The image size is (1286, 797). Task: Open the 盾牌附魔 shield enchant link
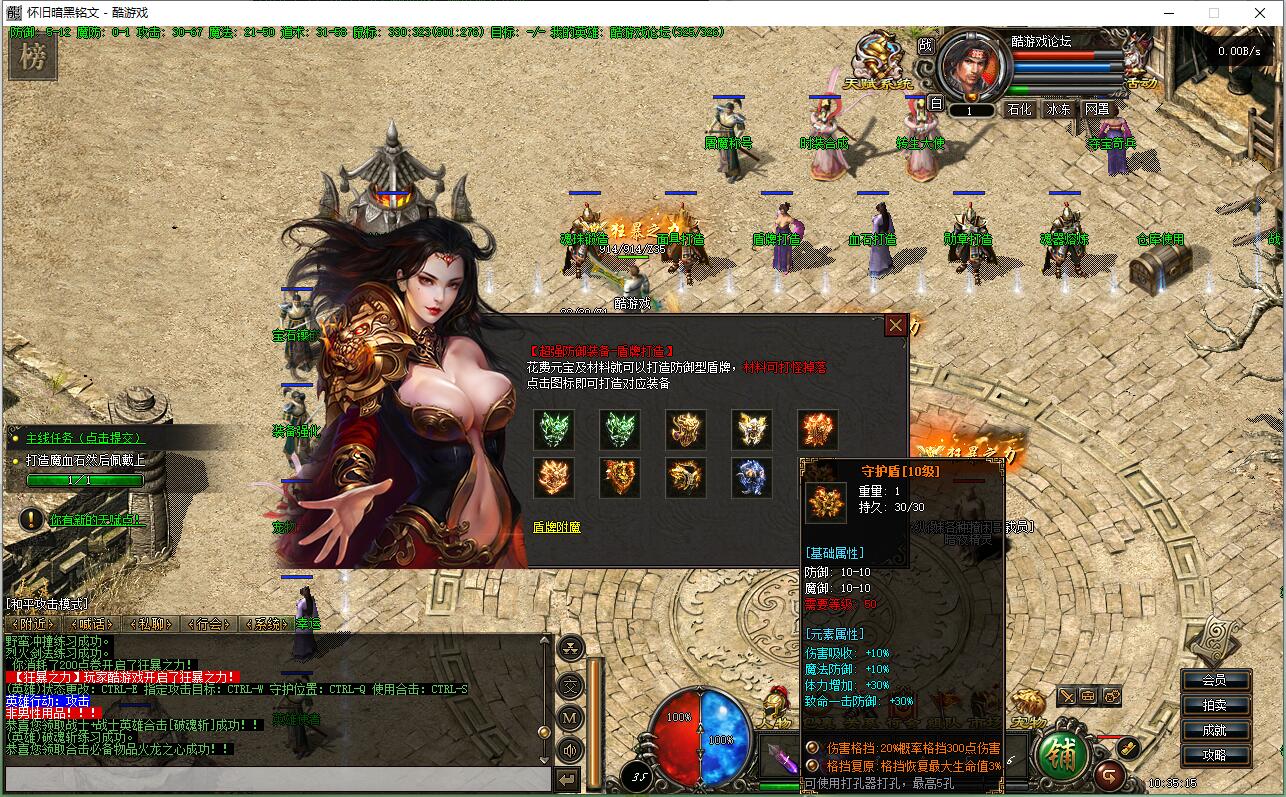click(x=556, y=527)
